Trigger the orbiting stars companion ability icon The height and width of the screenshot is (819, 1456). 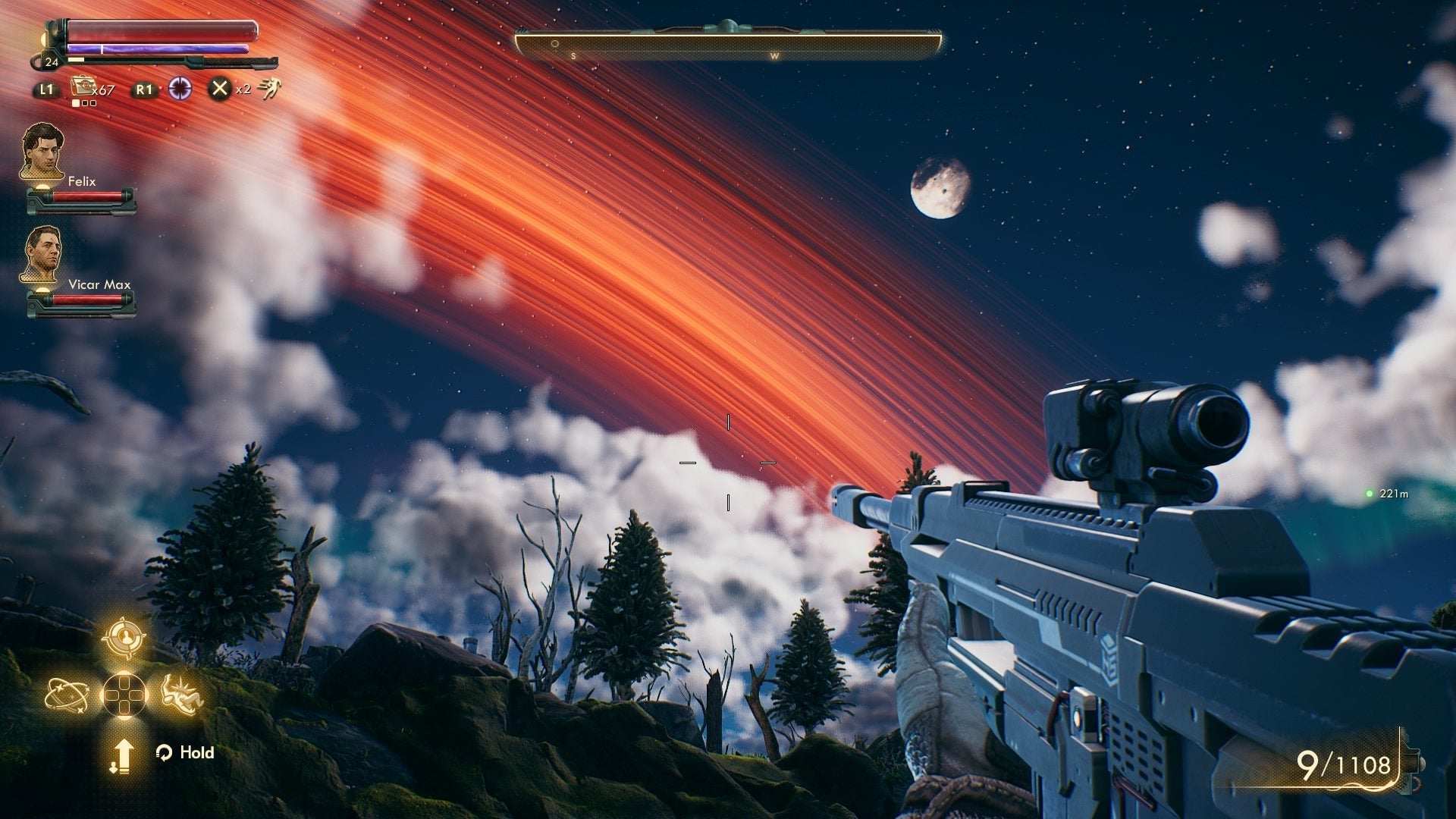(x=67, y=695)
